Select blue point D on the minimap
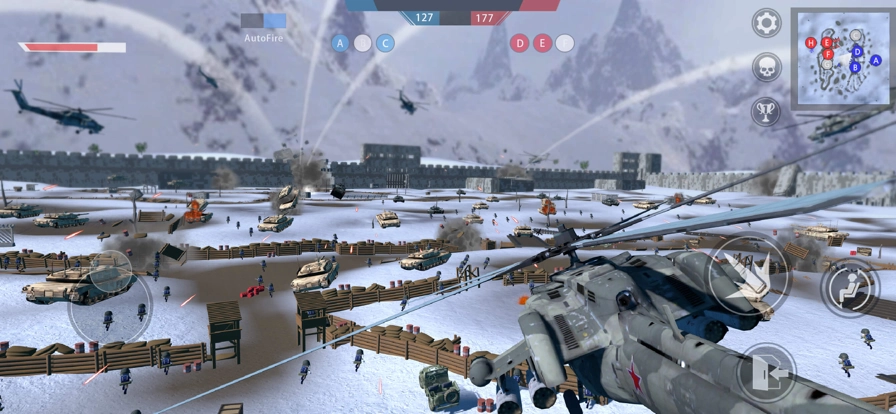Screen dimensions: 896x414 (857, 51)
